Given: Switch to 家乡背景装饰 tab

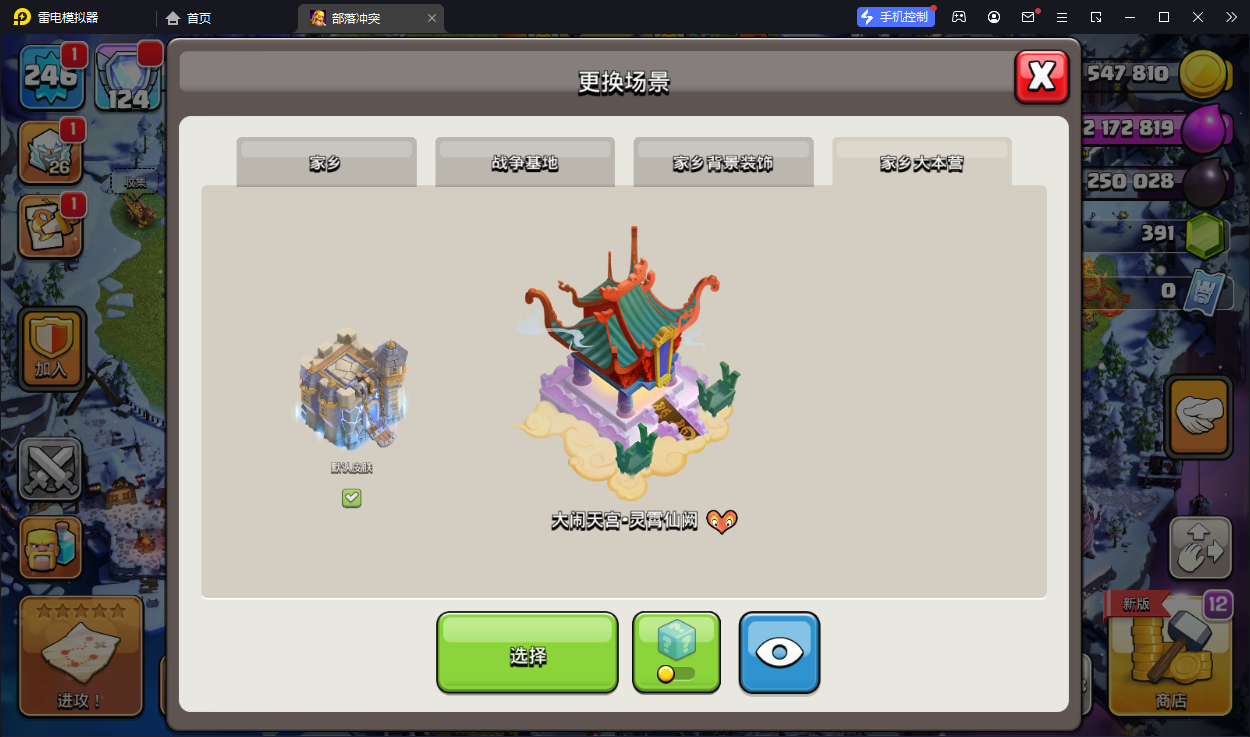Looking at the screenshot, I should 722,162.
